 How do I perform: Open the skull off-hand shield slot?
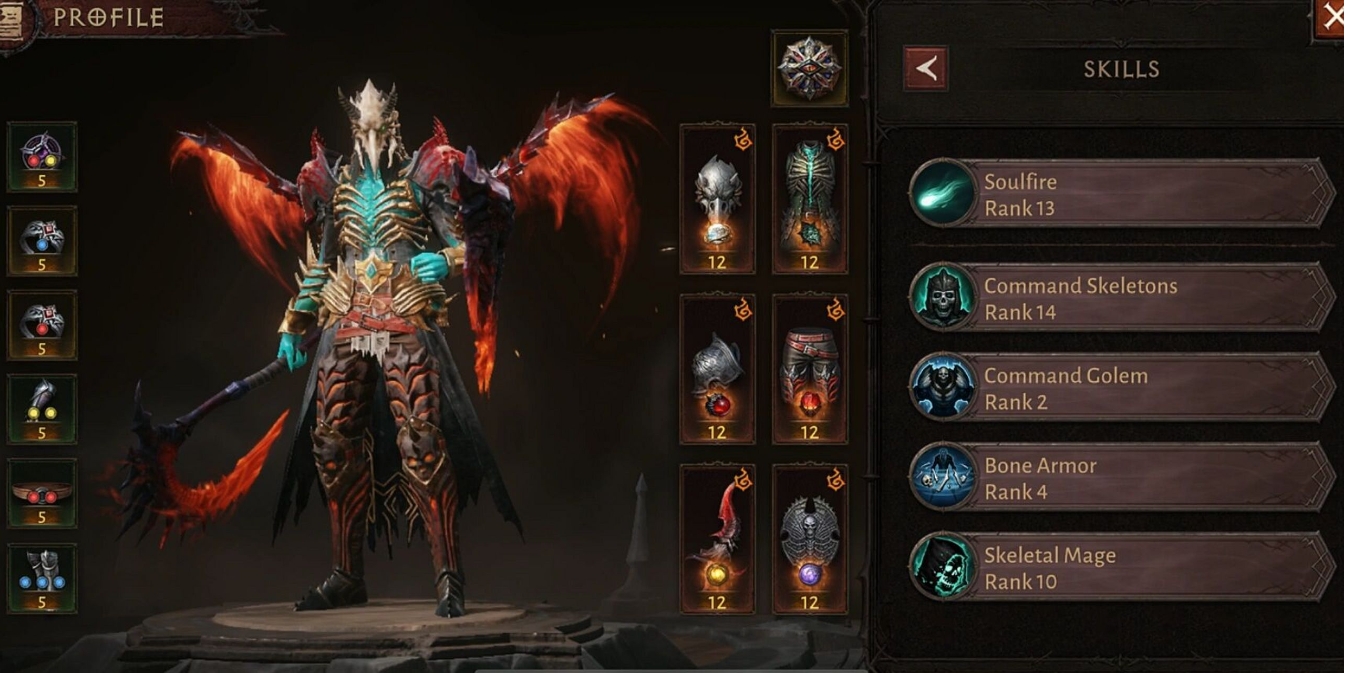[809, 539]
